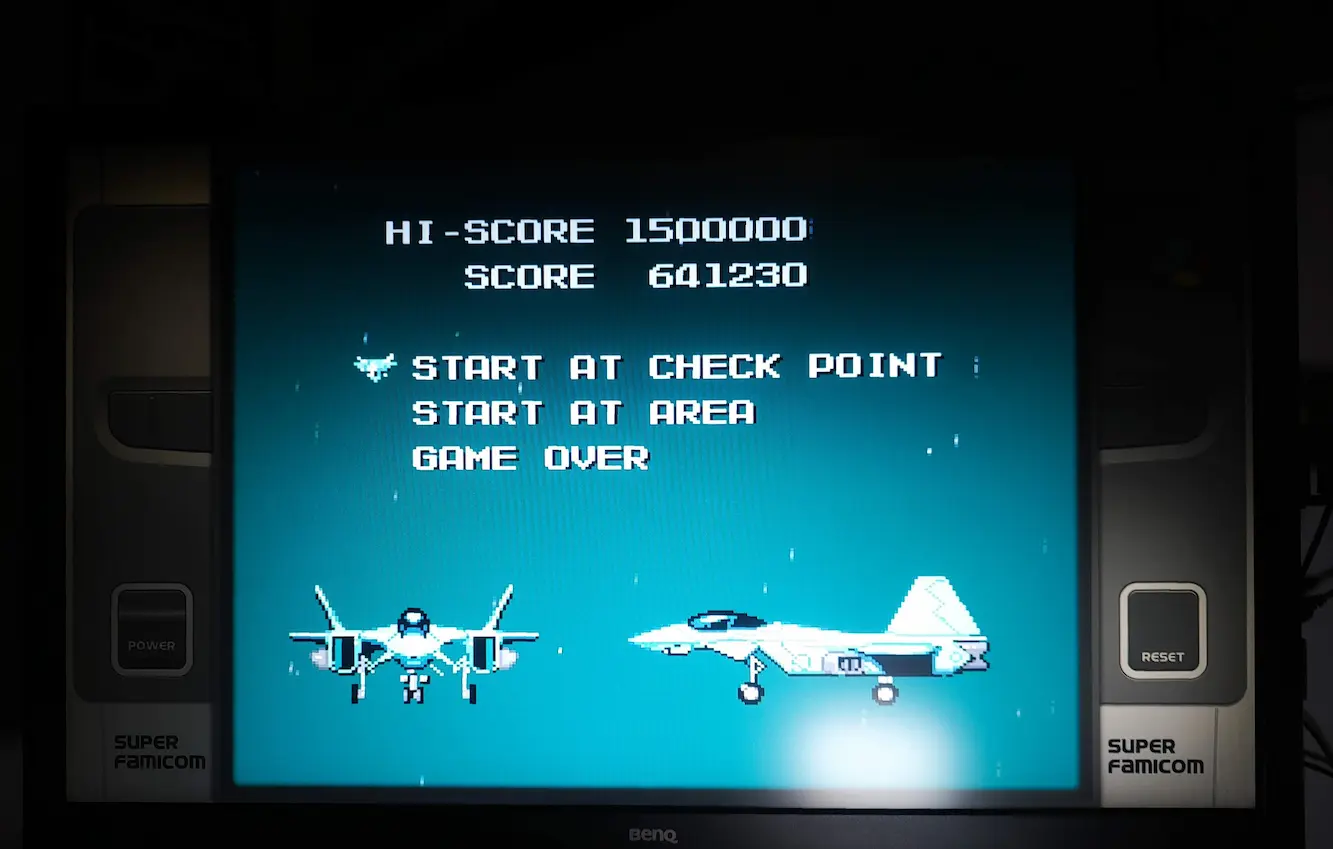This screenshot has width=1333, height=849.
Task: Select START AT CHECK POINT option
Action: point(676,367)
